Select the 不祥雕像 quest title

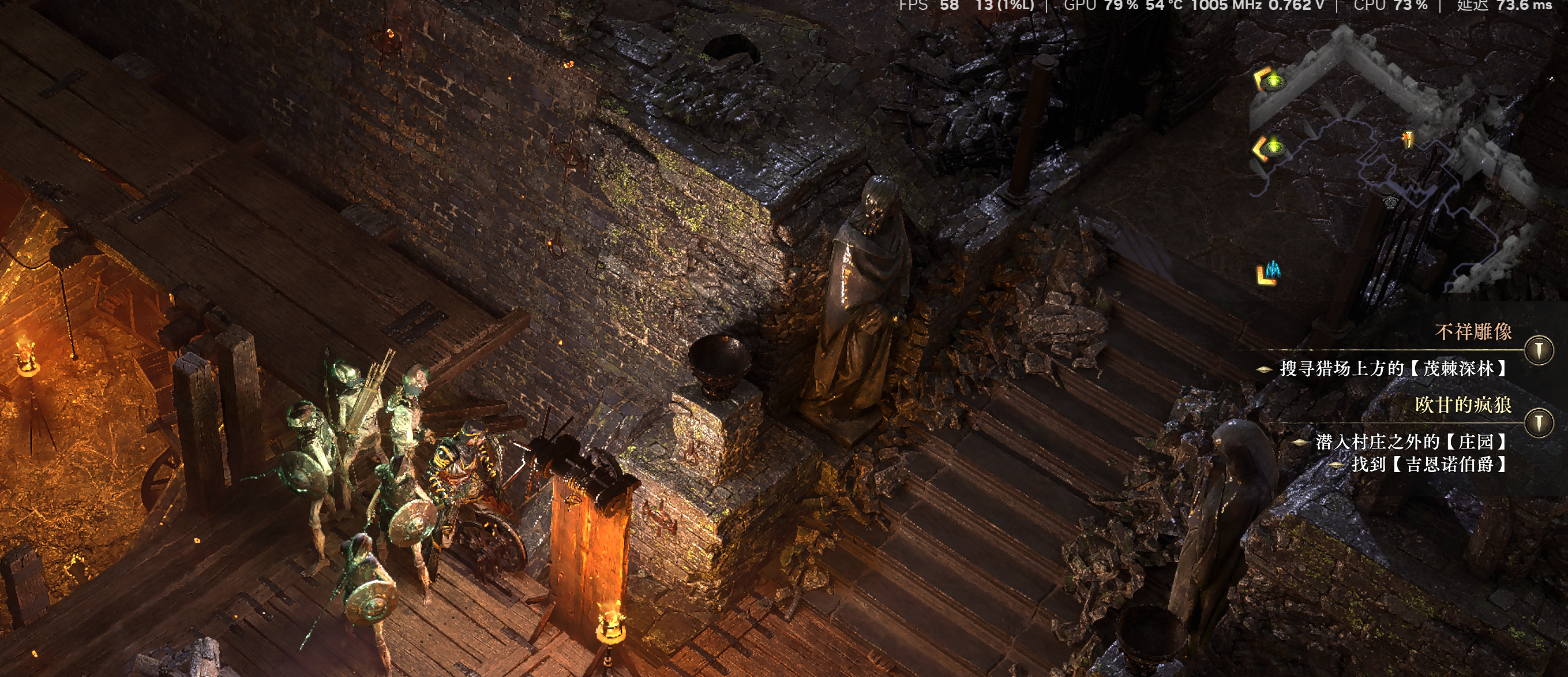pyautogui.click(x=1473, y=332)
